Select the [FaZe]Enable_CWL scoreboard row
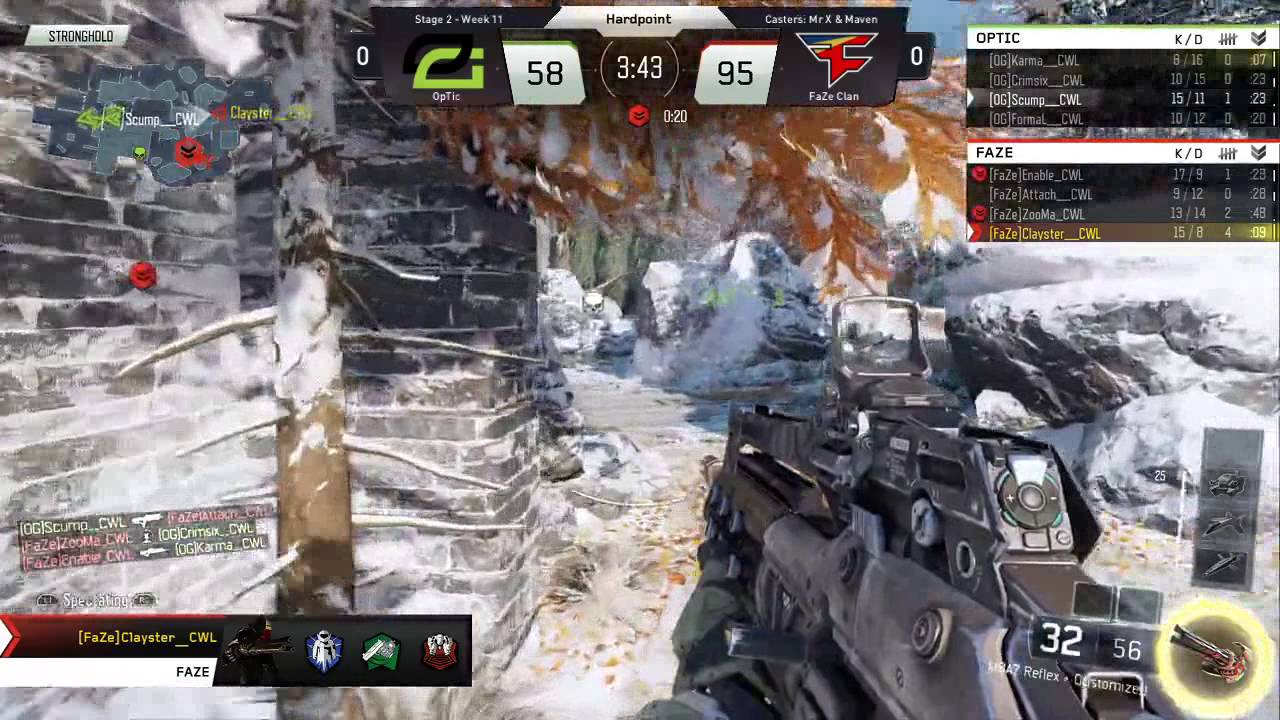 click(1118, 175)
